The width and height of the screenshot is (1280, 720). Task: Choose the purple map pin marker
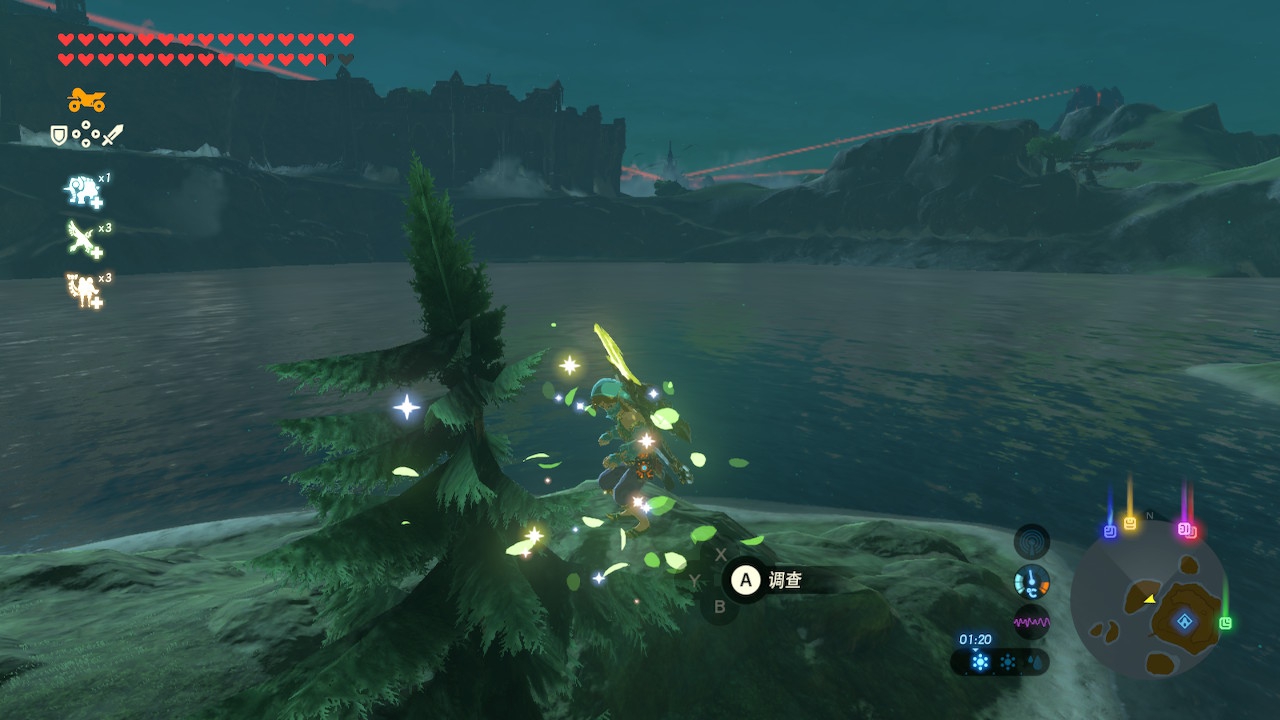click(x=1187, y=529)
